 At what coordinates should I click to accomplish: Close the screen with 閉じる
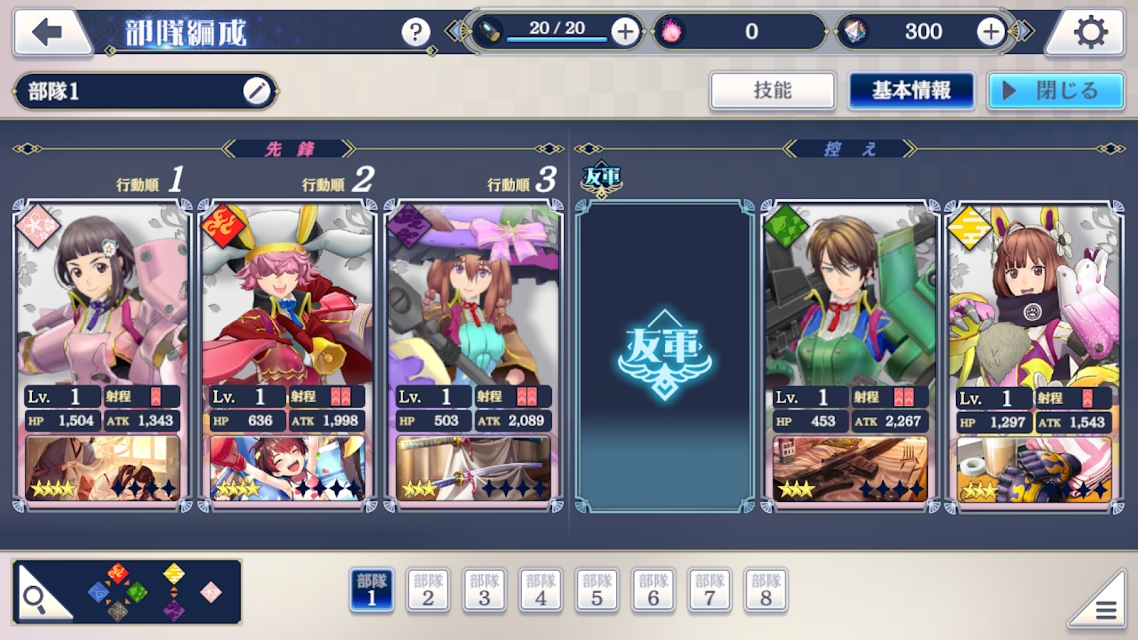(x=1055, y=91)
